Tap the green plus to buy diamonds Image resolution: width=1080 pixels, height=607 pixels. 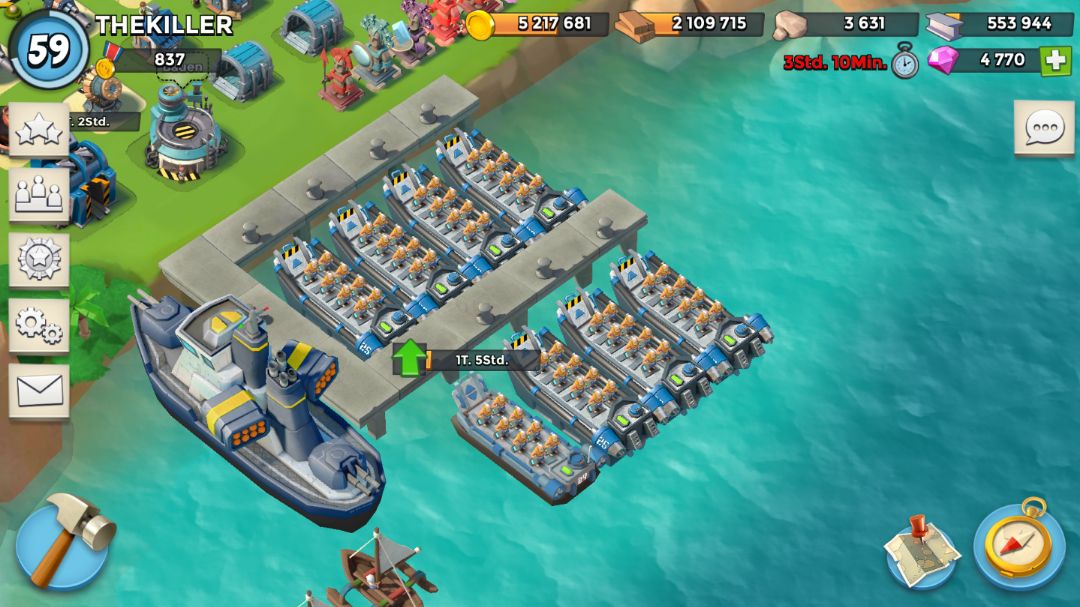pos(1055,61)
